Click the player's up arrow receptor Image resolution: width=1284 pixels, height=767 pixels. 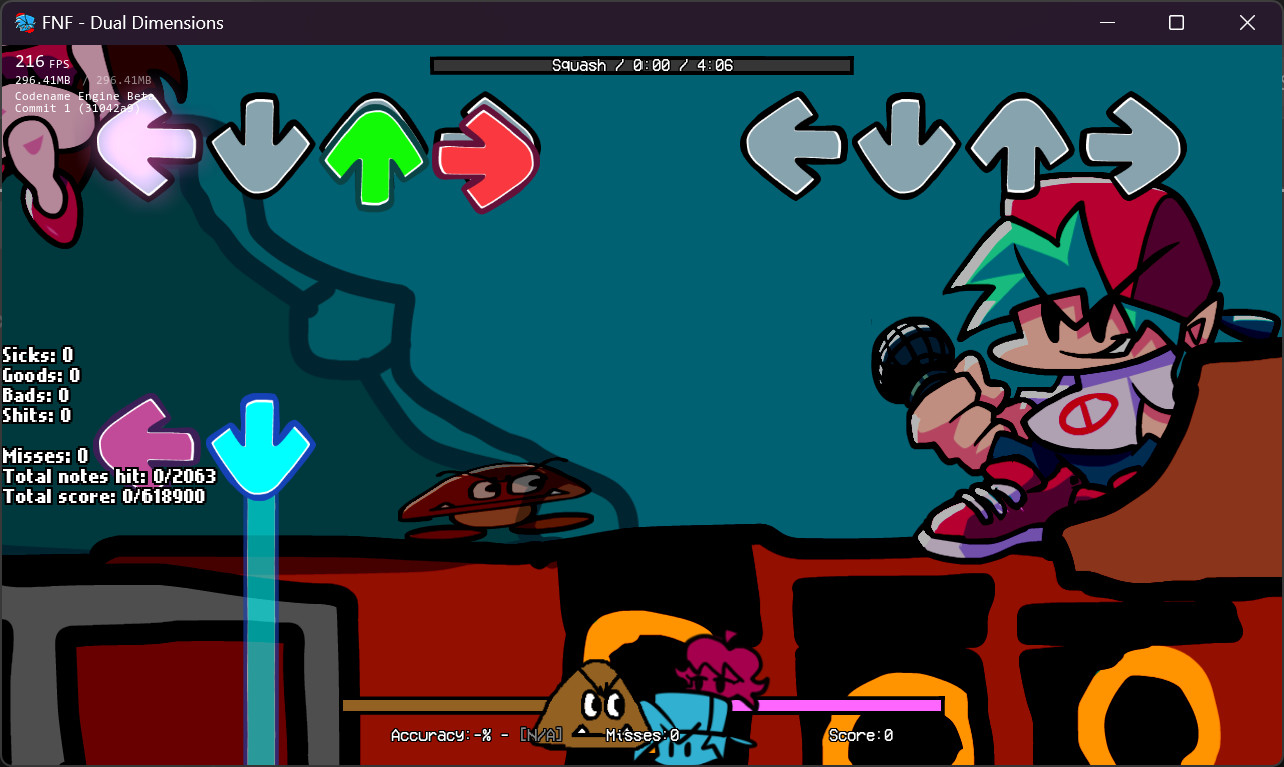click(x=1017, y=144)
